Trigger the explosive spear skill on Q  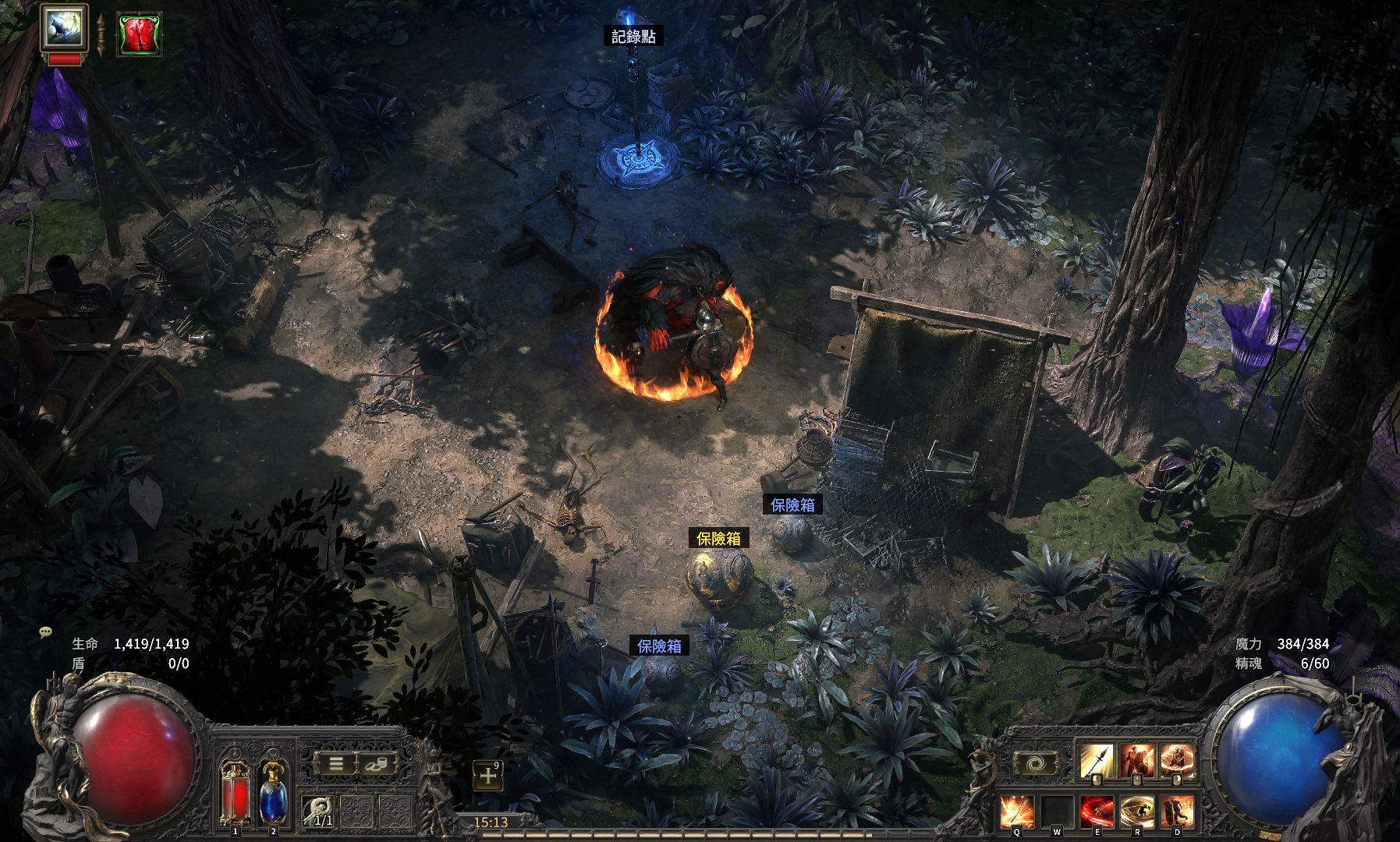[x=1017, y=812]
